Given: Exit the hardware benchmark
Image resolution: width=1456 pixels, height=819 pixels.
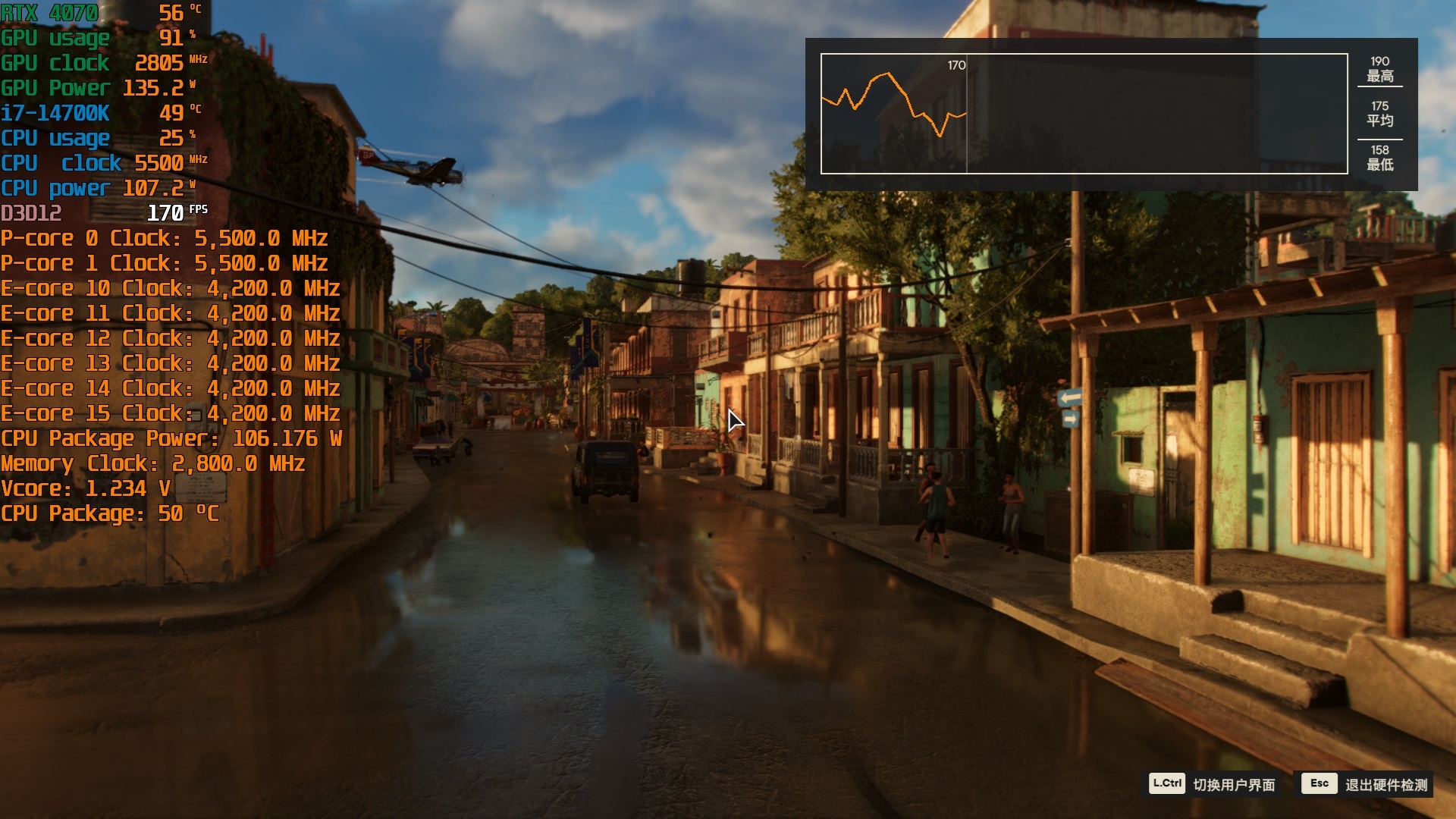Looking at the screenshot, I should (1366, 784).
